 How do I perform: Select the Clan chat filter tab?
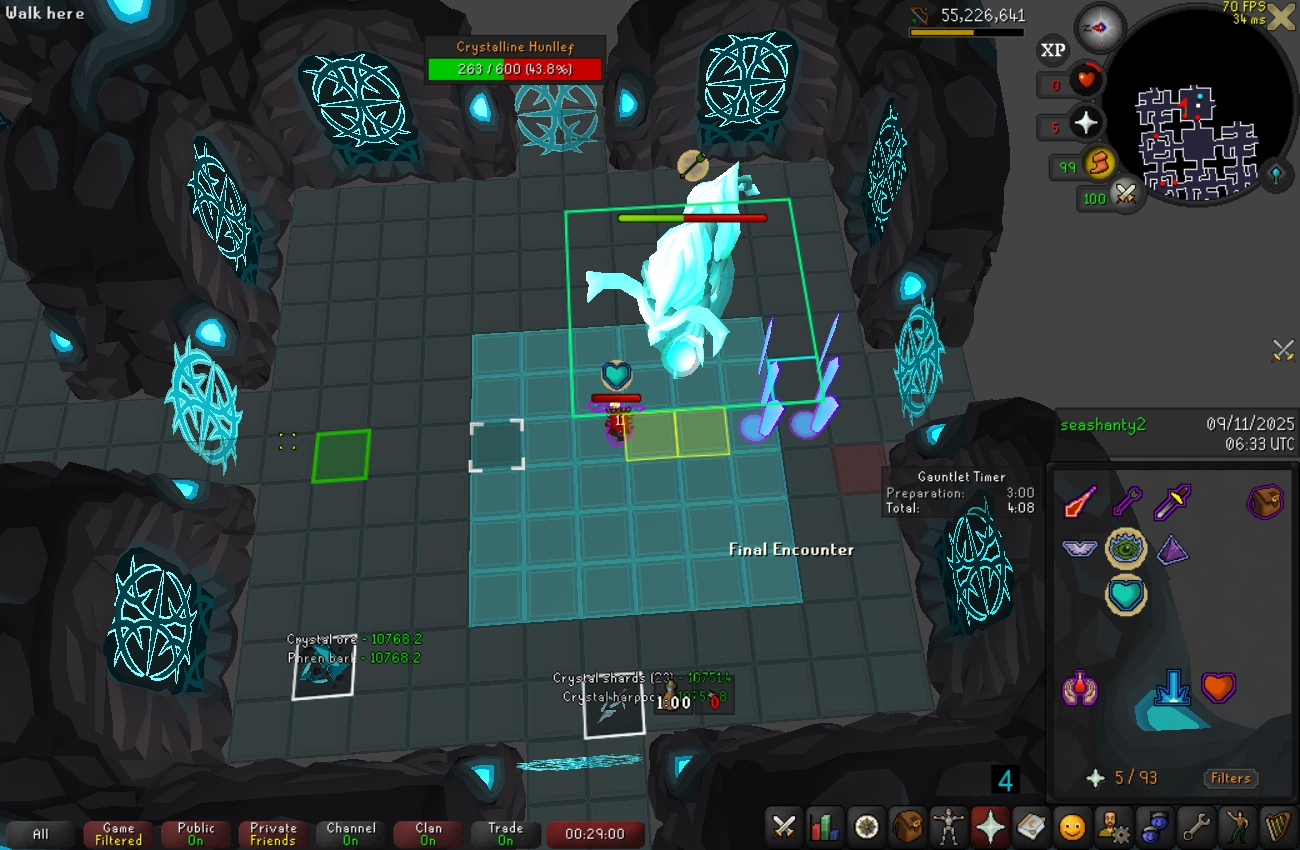[x=428, y=834]
